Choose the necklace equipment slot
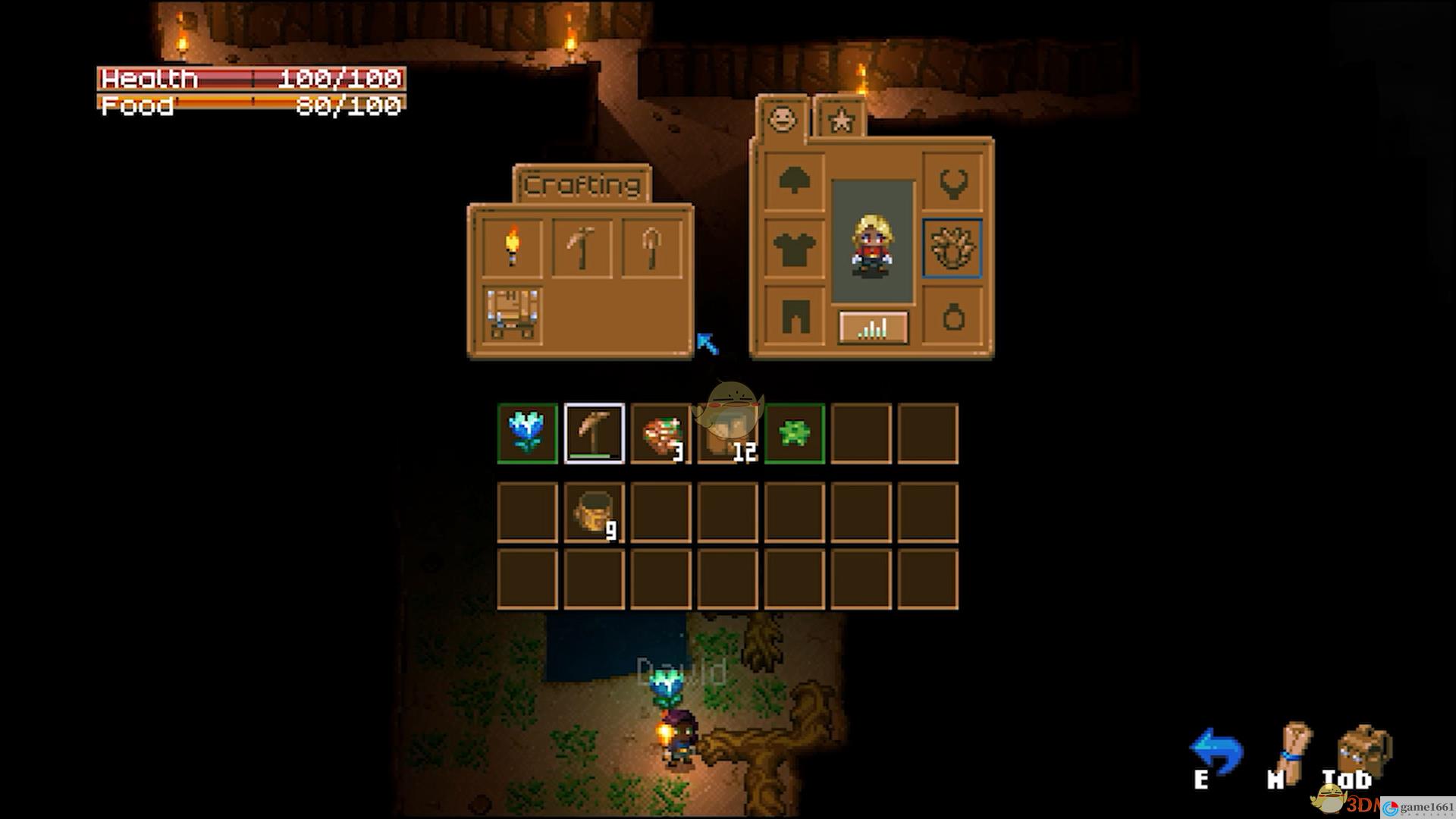Viewport: 1456px width, 819px height. tap(952, 180)
